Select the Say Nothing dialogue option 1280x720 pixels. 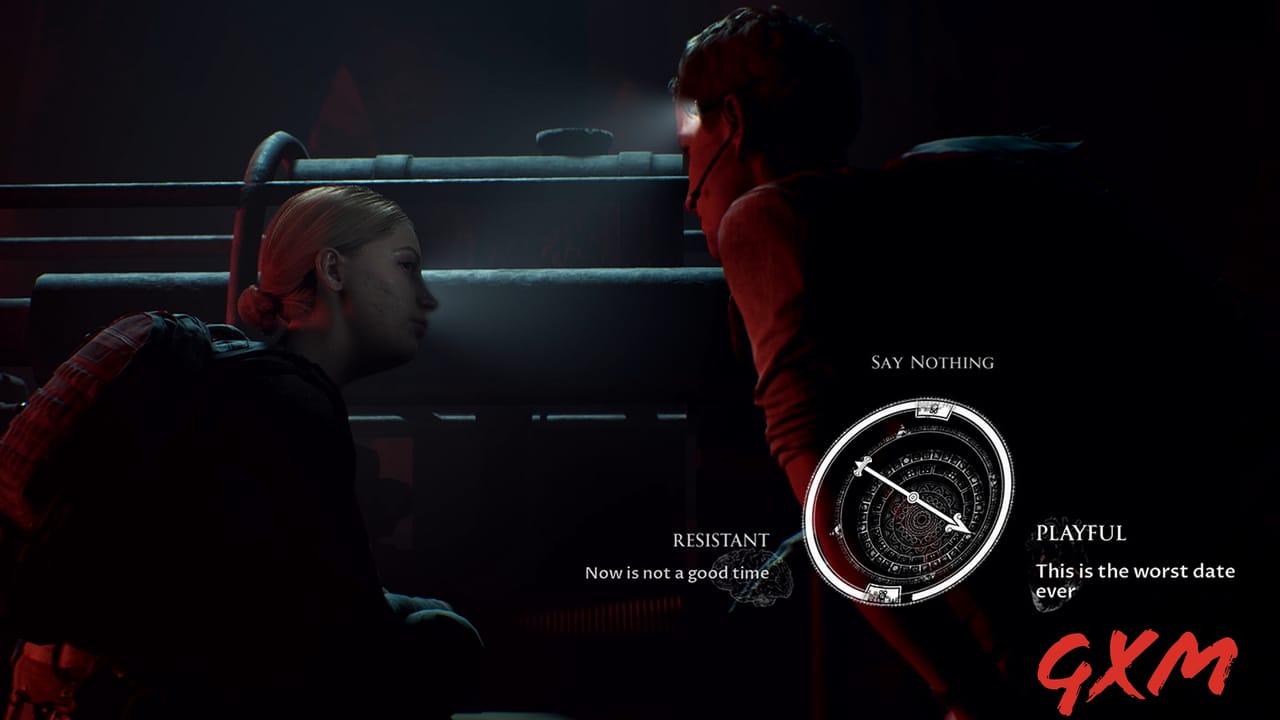point(932,361)
